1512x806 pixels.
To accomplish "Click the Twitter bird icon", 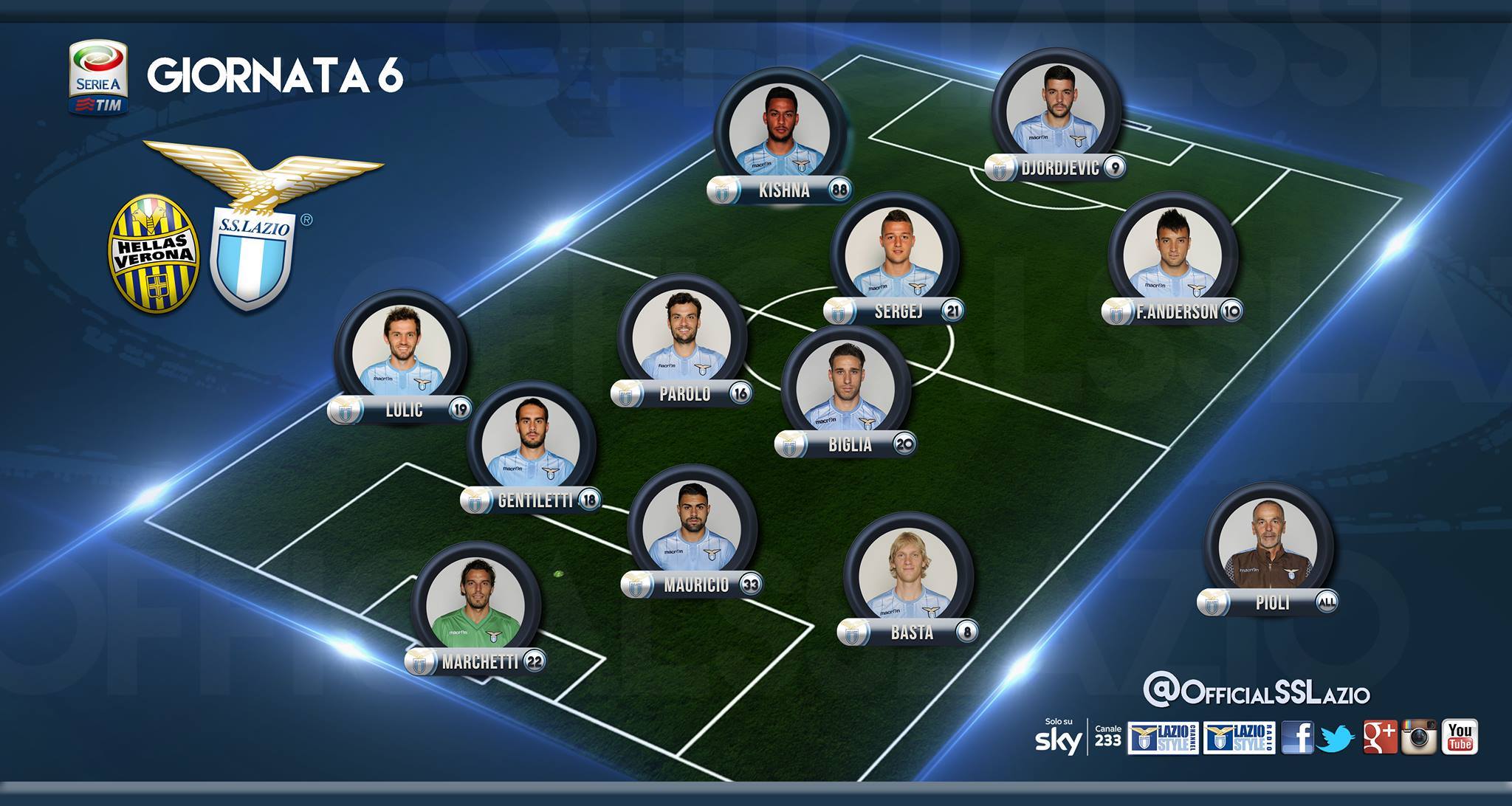I will 1338,737.
